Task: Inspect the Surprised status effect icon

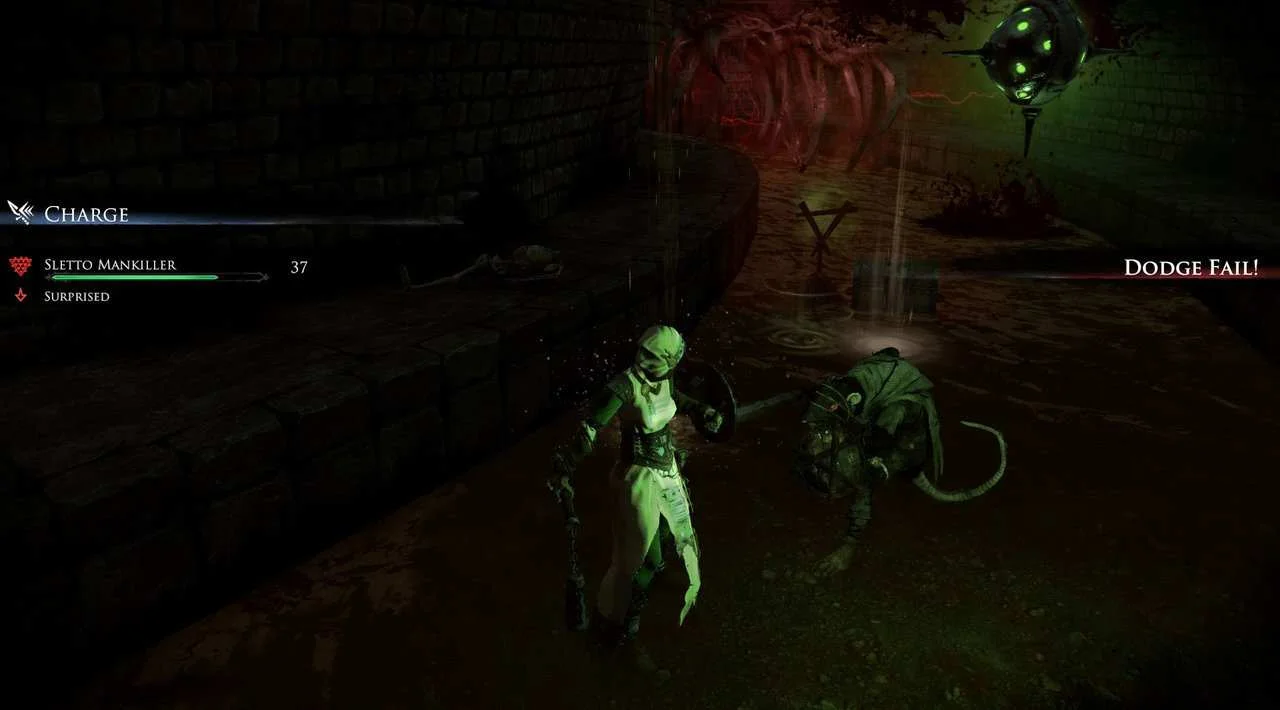Action: click(x=19, y=296)
